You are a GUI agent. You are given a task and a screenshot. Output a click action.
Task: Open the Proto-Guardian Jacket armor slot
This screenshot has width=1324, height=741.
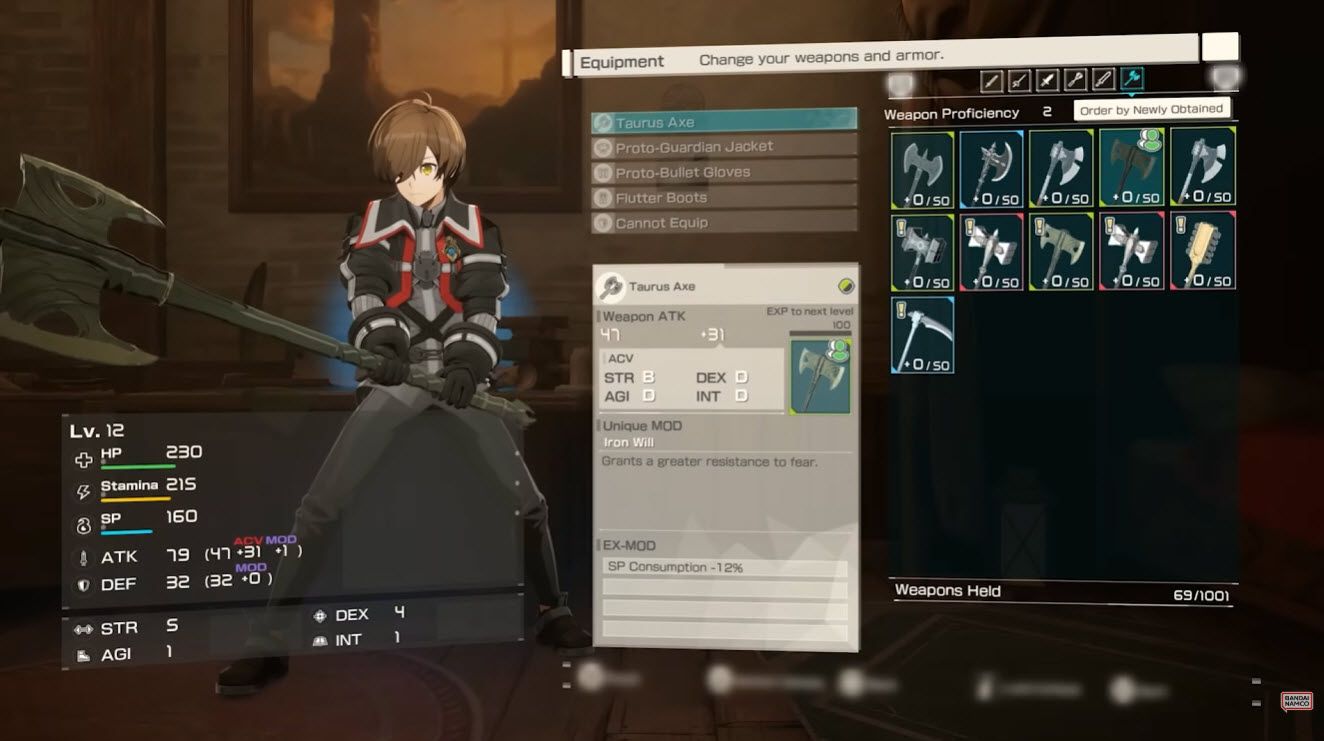click(724, 147)
